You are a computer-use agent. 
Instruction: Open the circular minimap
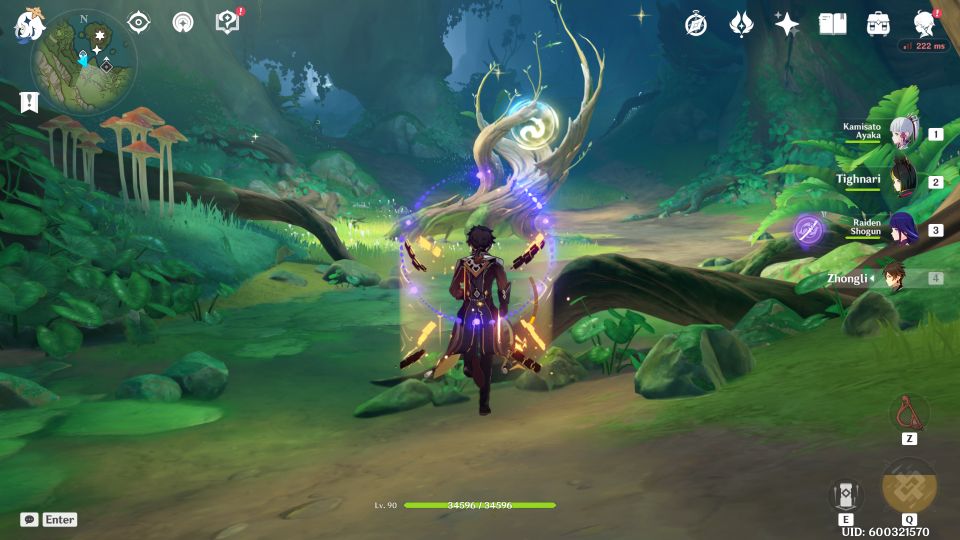click(84, 62)
